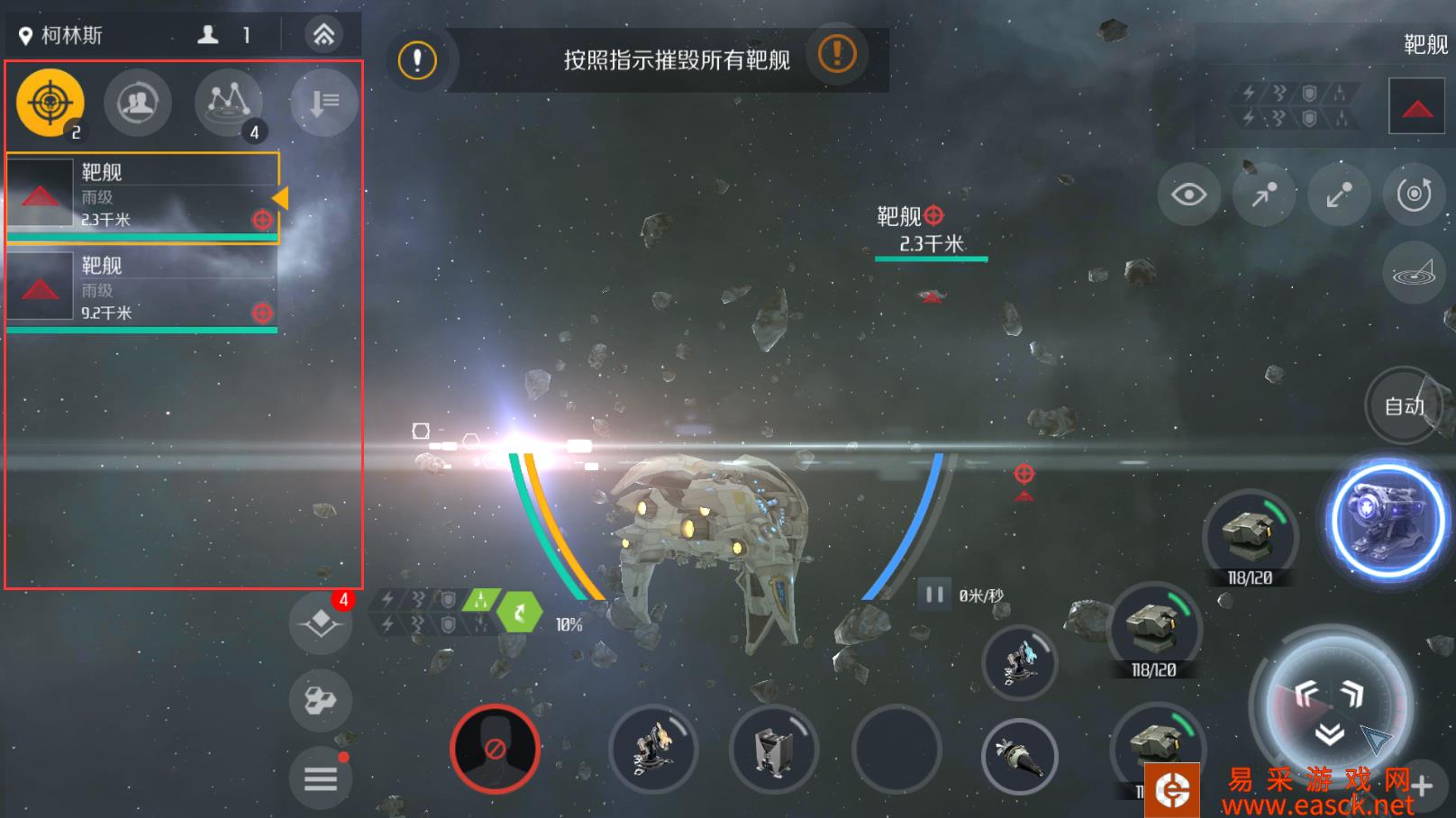Pause movement via the icon beside 0米/秒

coord(933,593)
